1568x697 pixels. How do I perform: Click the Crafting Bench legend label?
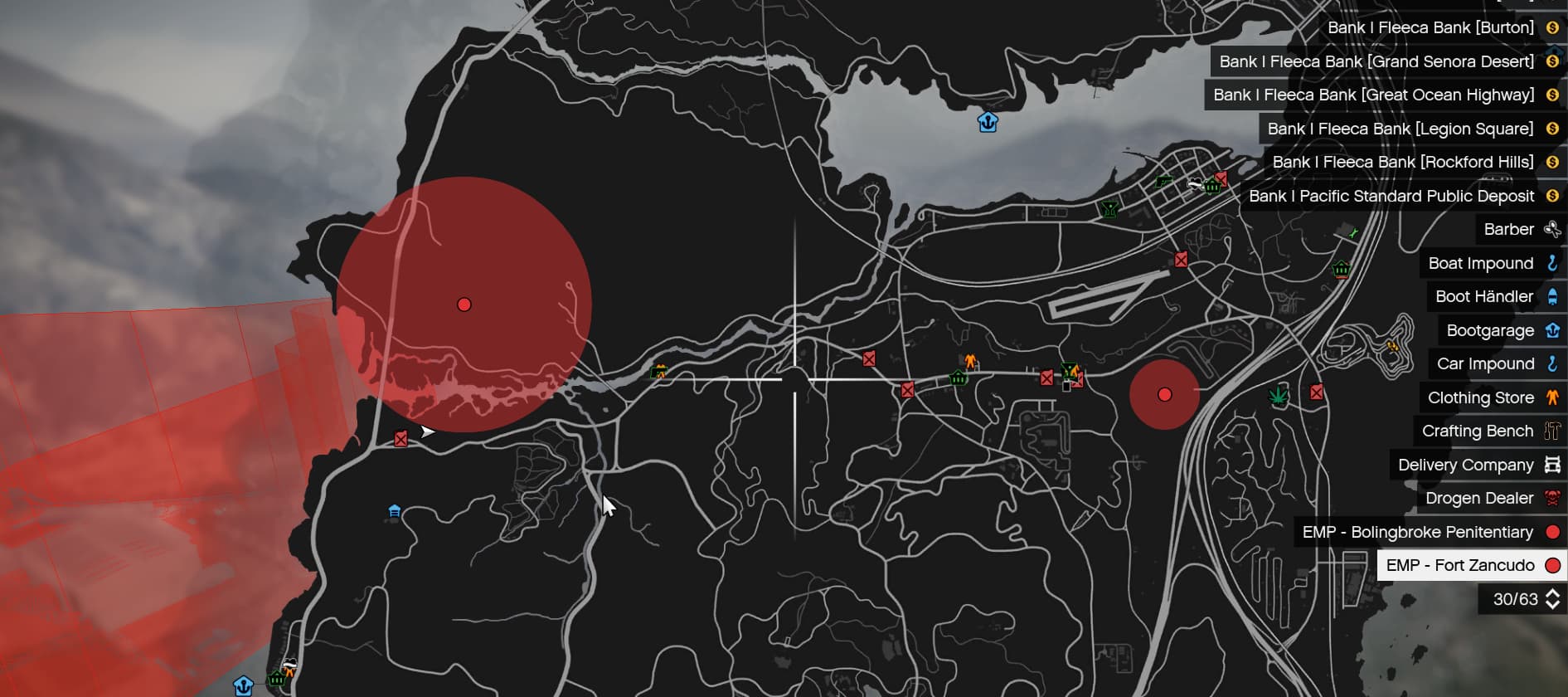pos(1478,431)
